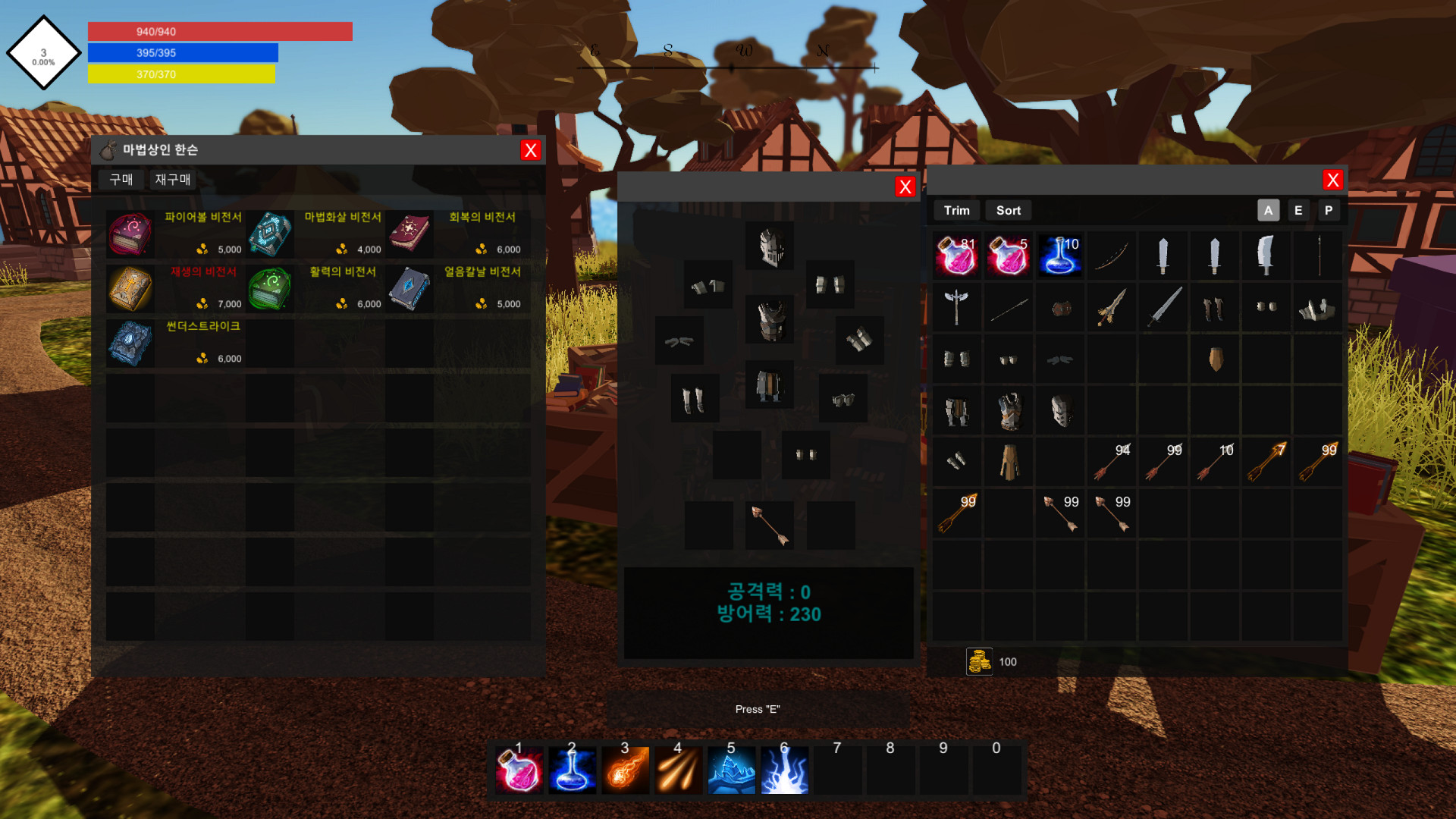Select the lightning spell in hotbar slot 6
The image size is (1456, 819).
click(x=784, y=768)
